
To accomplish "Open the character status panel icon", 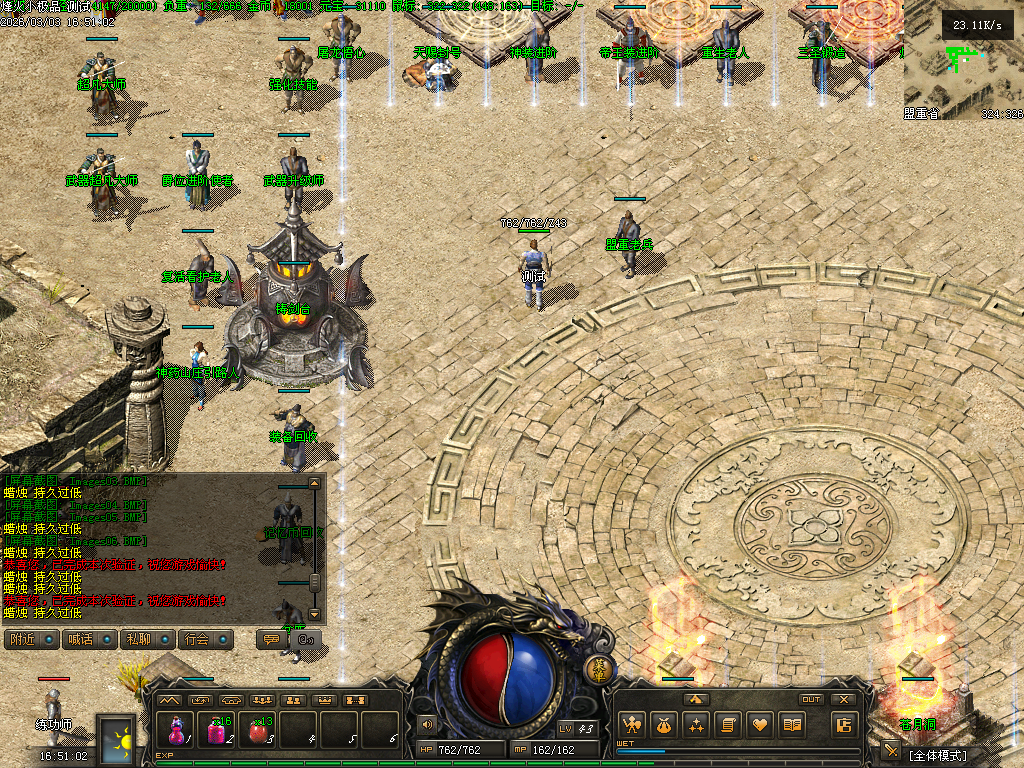I will 631,724.
